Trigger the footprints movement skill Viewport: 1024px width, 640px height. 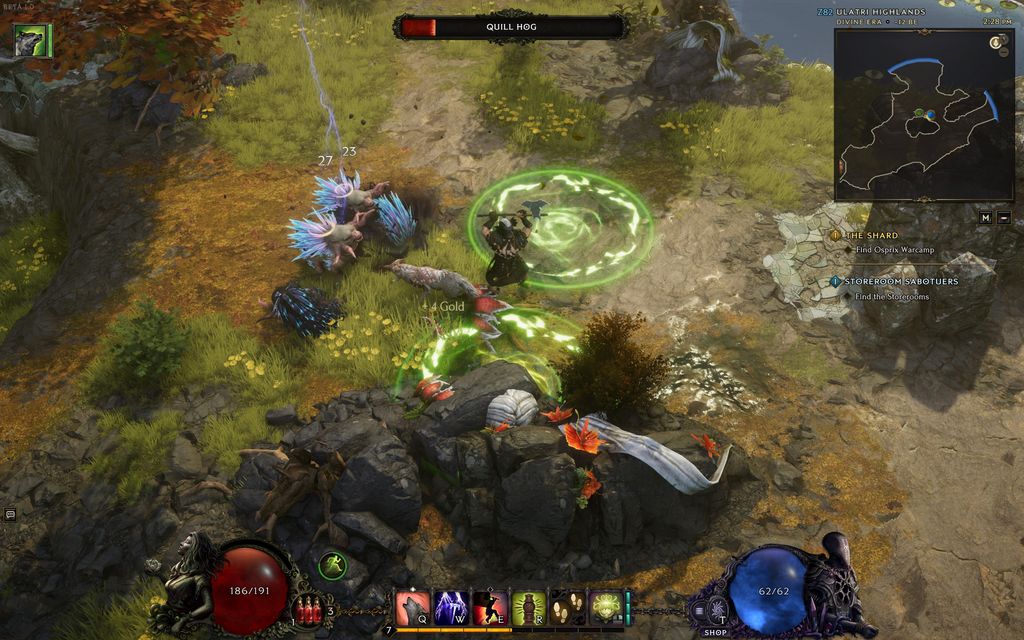[566, 607]
